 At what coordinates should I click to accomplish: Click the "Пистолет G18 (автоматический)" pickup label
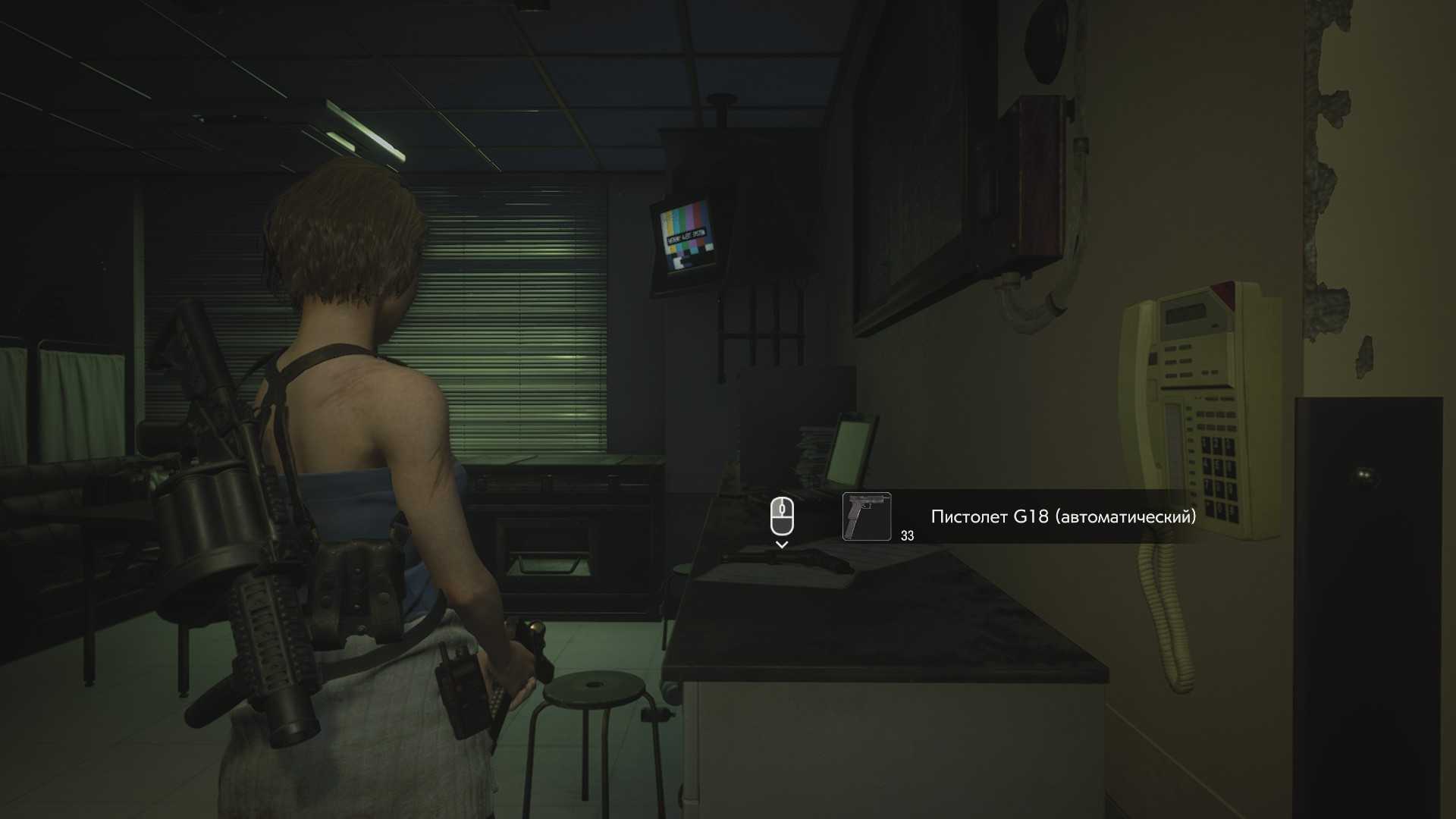(1063, 516)
